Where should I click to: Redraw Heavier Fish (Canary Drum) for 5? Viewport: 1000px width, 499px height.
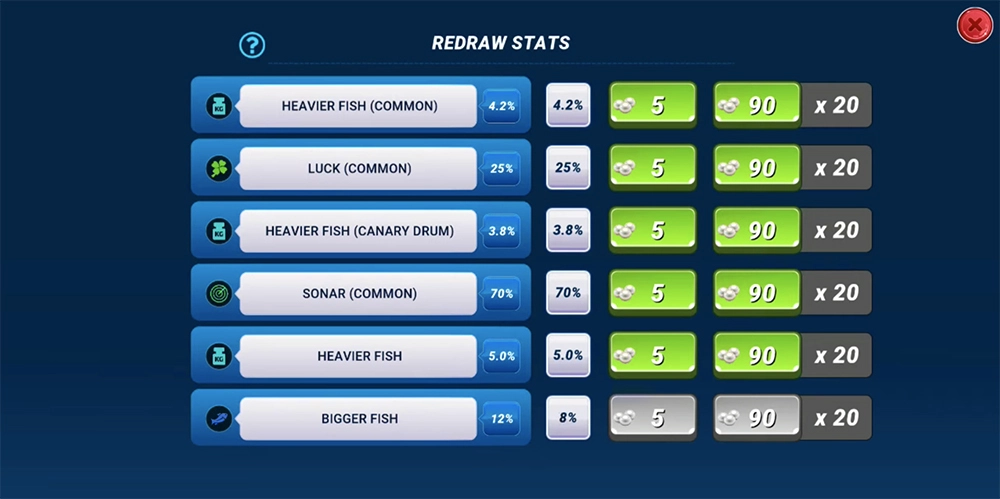tap(652, 230)
